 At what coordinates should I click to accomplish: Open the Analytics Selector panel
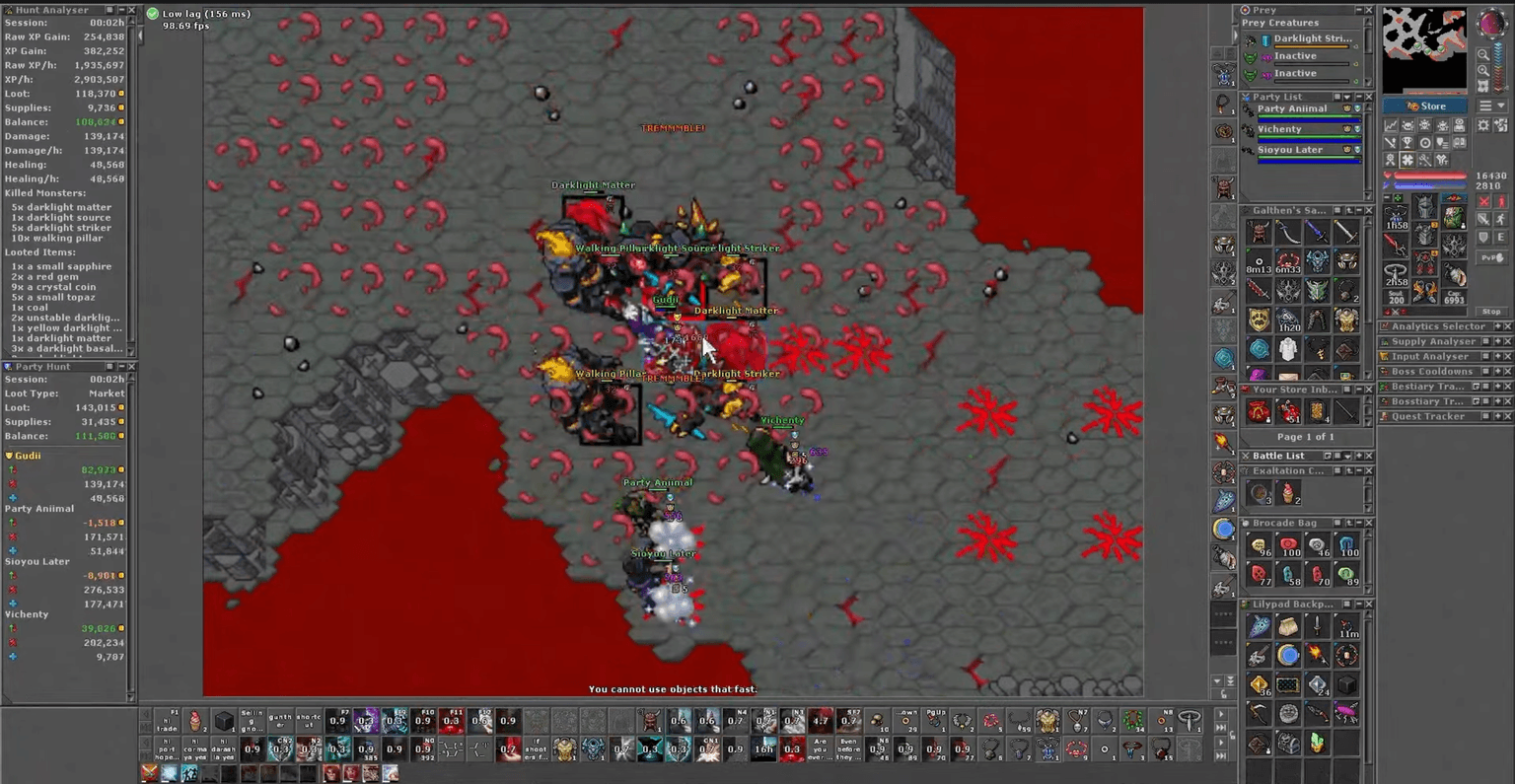click(1437, 326)
